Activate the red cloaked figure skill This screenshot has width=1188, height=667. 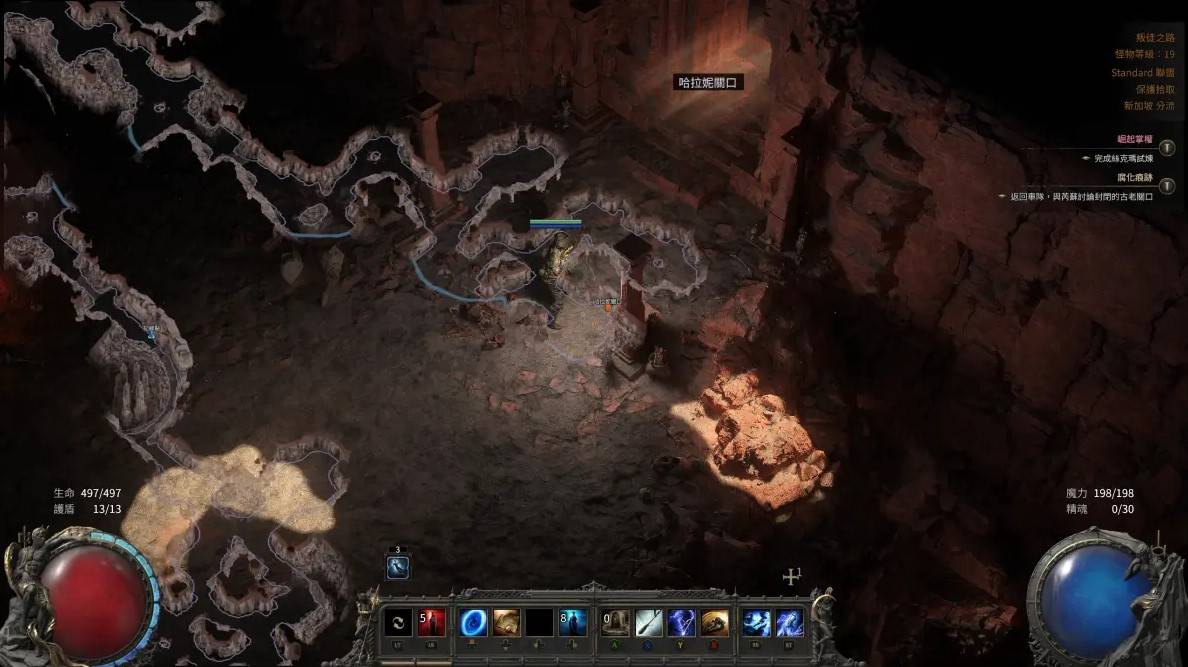pyautogui.click(x=432, y=623)
